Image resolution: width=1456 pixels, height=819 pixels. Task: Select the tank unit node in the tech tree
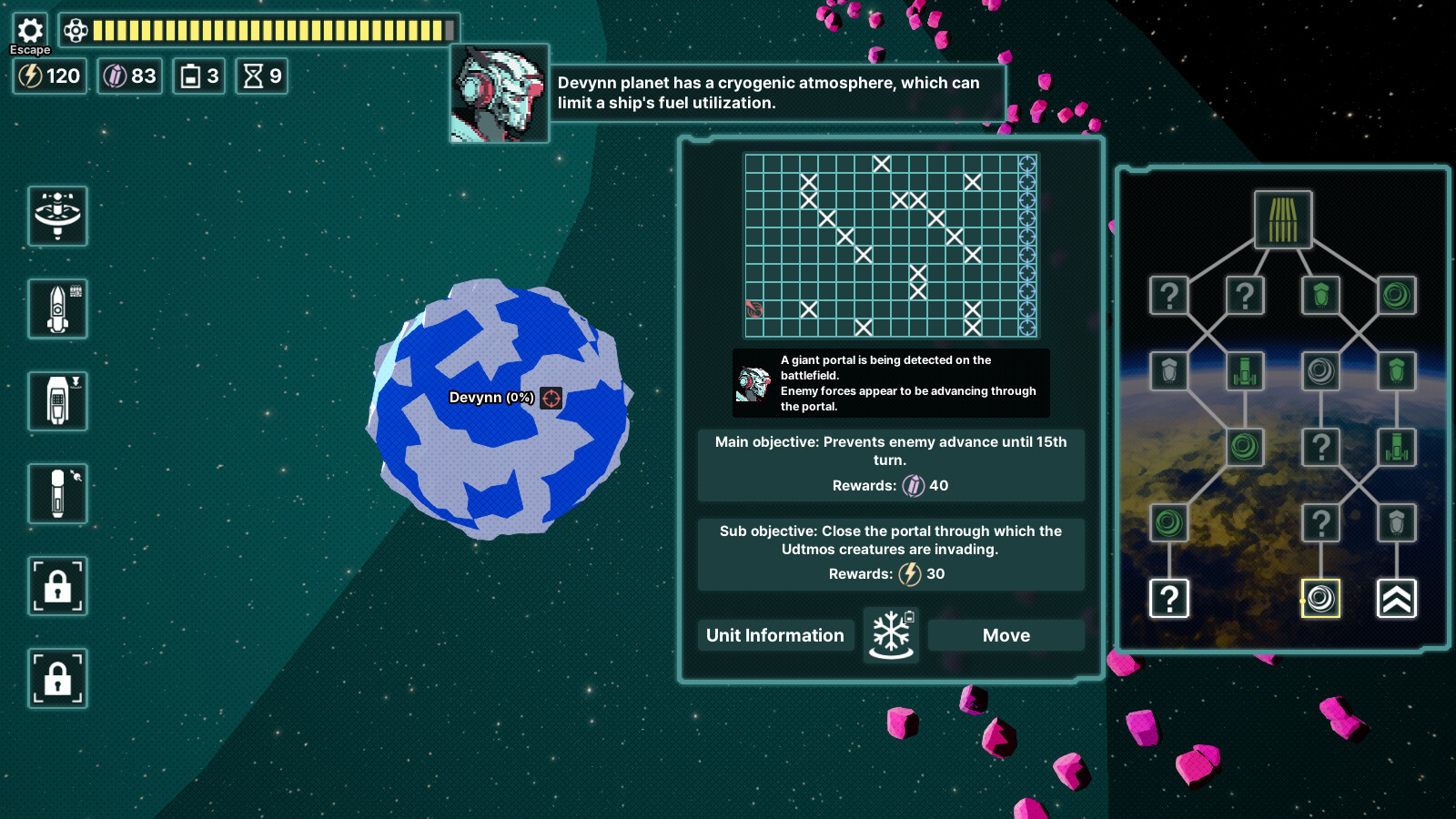(x=1245, y=369)
